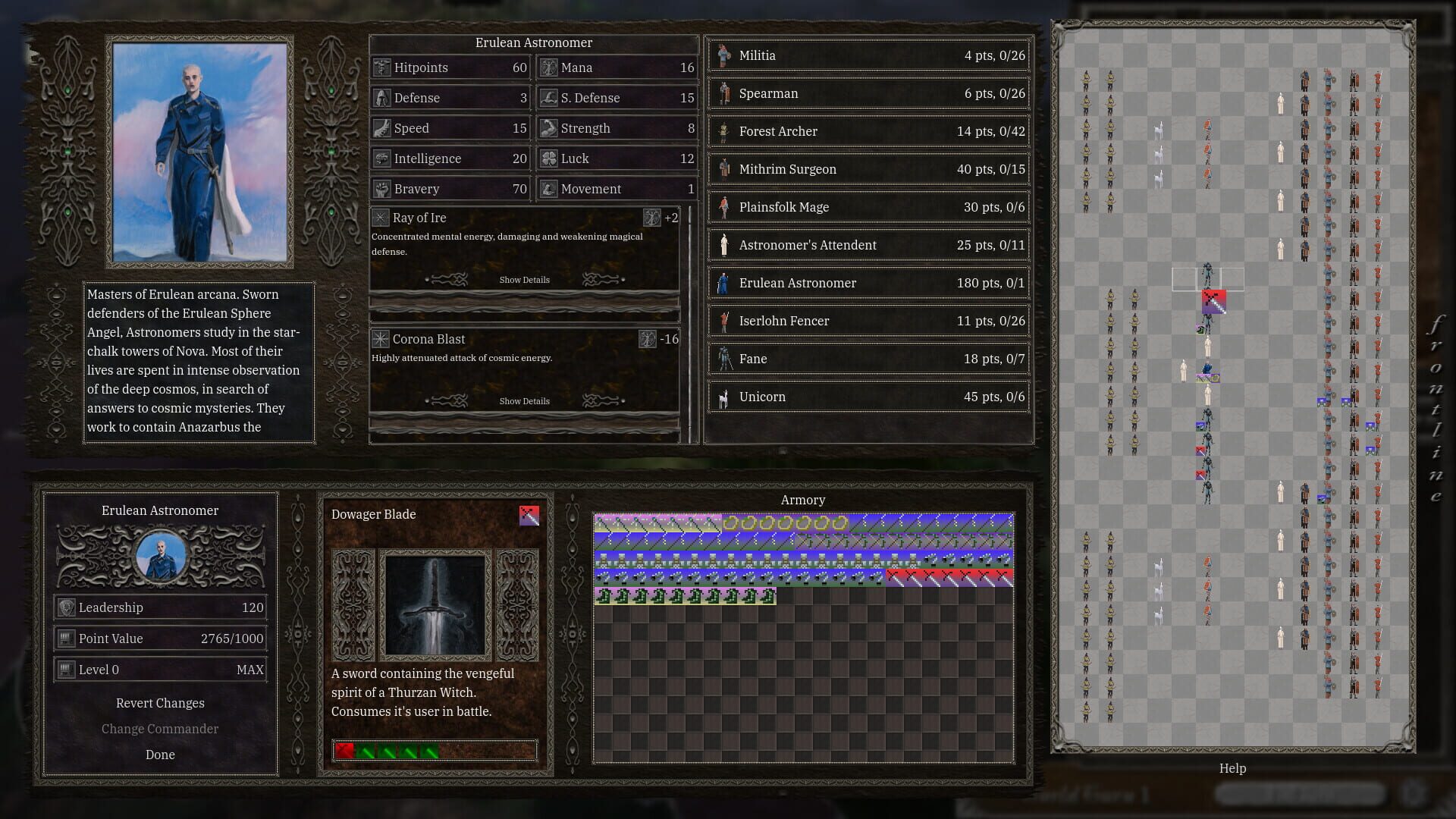Expand Show Details for Corona Blast
This screenshot has height=819, width=1456.
524,400
